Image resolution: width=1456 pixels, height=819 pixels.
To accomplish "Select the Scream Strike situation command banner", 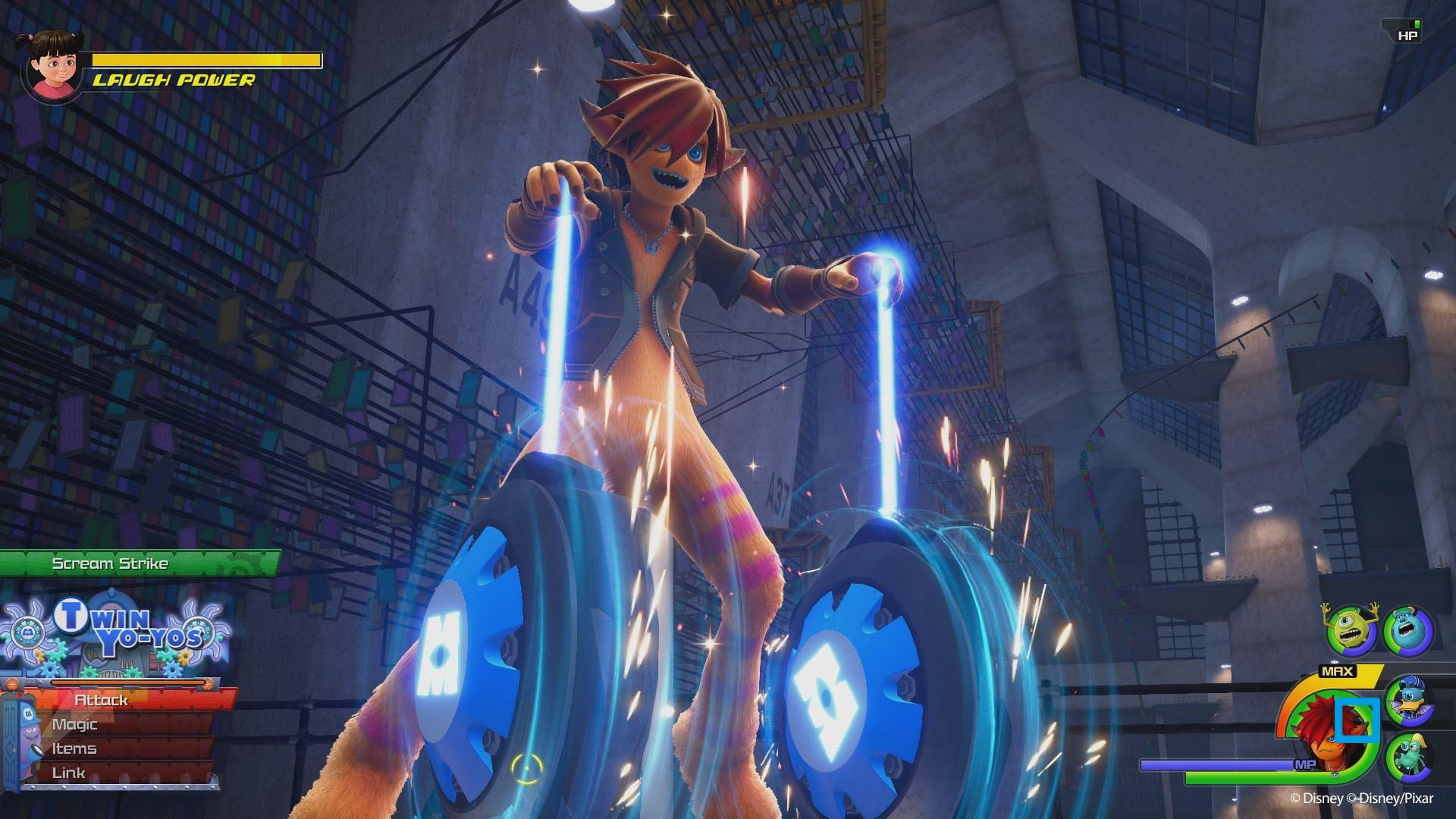I will tap(109, 563).
